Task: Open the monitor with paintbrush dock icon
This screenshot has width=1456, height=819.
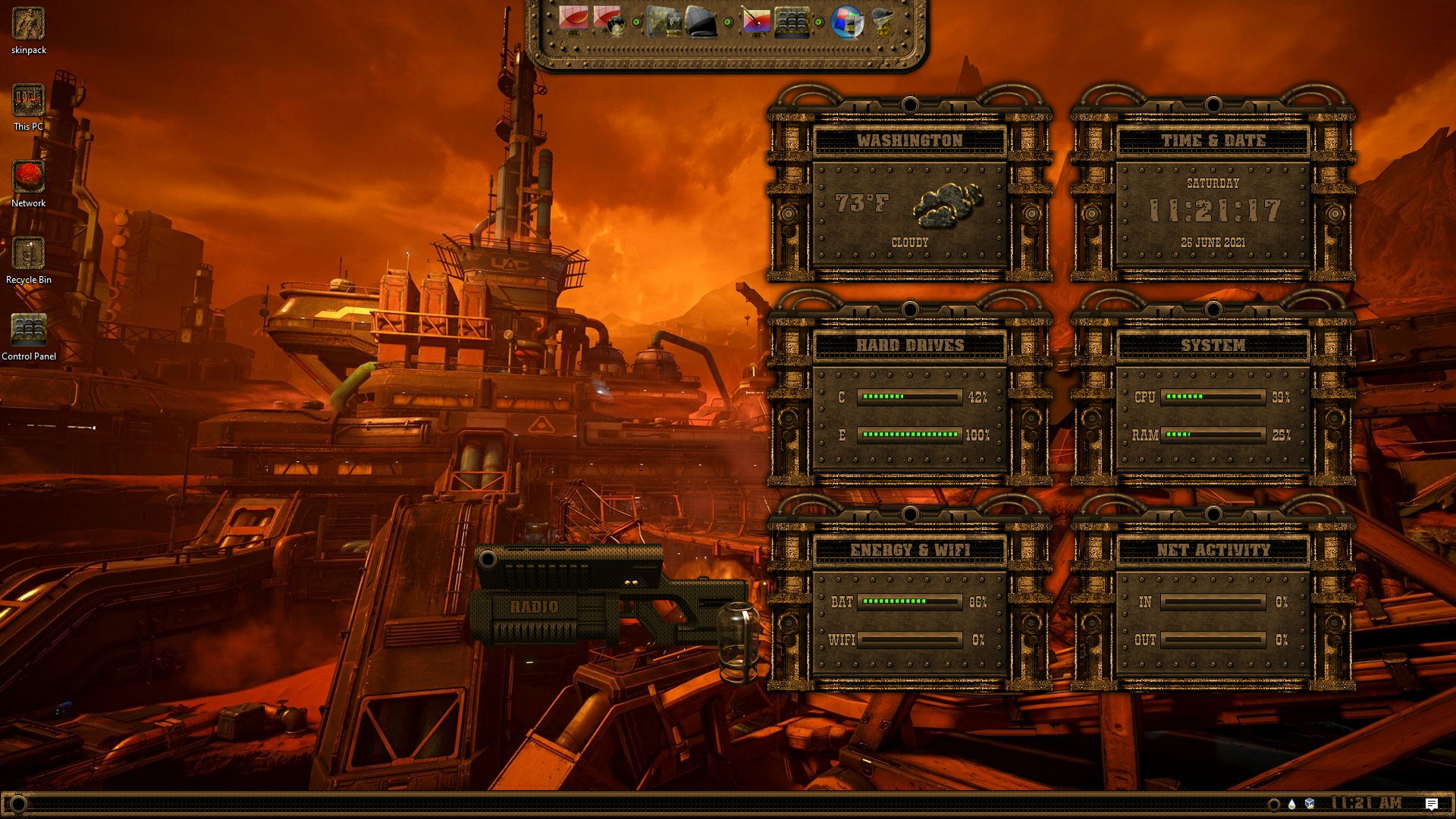Action: click(x=756, y=21)
